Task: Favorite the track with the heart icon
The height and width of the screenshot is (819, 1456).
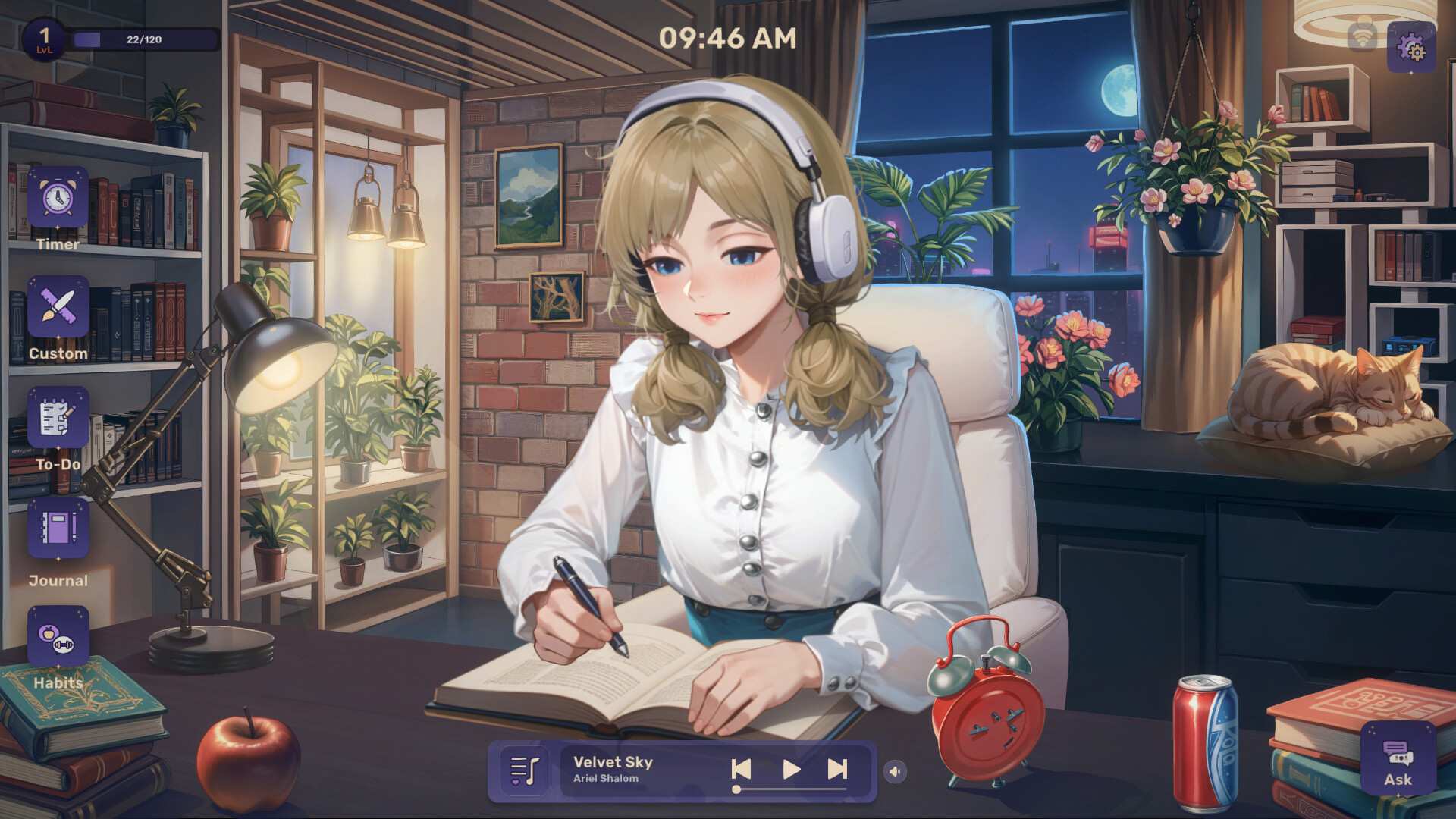Action: (516, 782)
